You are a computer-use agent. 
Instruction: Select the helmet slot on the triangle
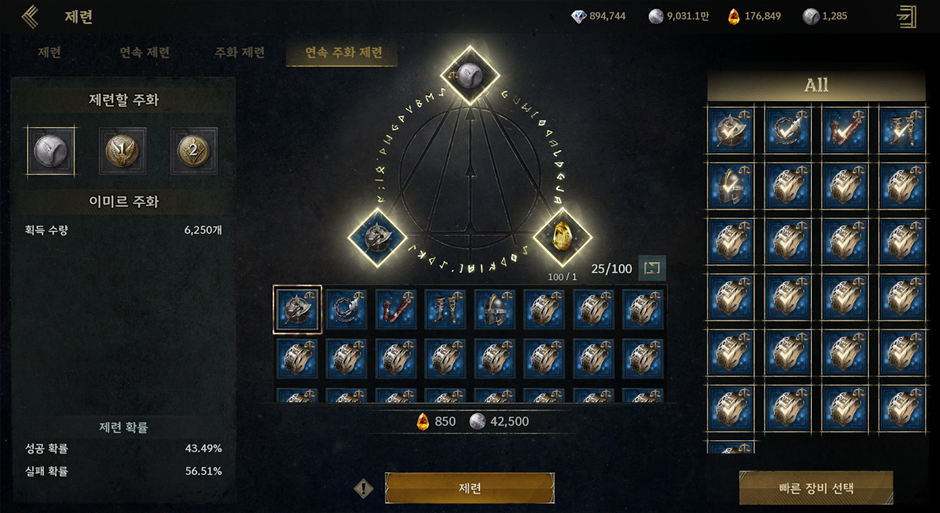pos(378,237)
